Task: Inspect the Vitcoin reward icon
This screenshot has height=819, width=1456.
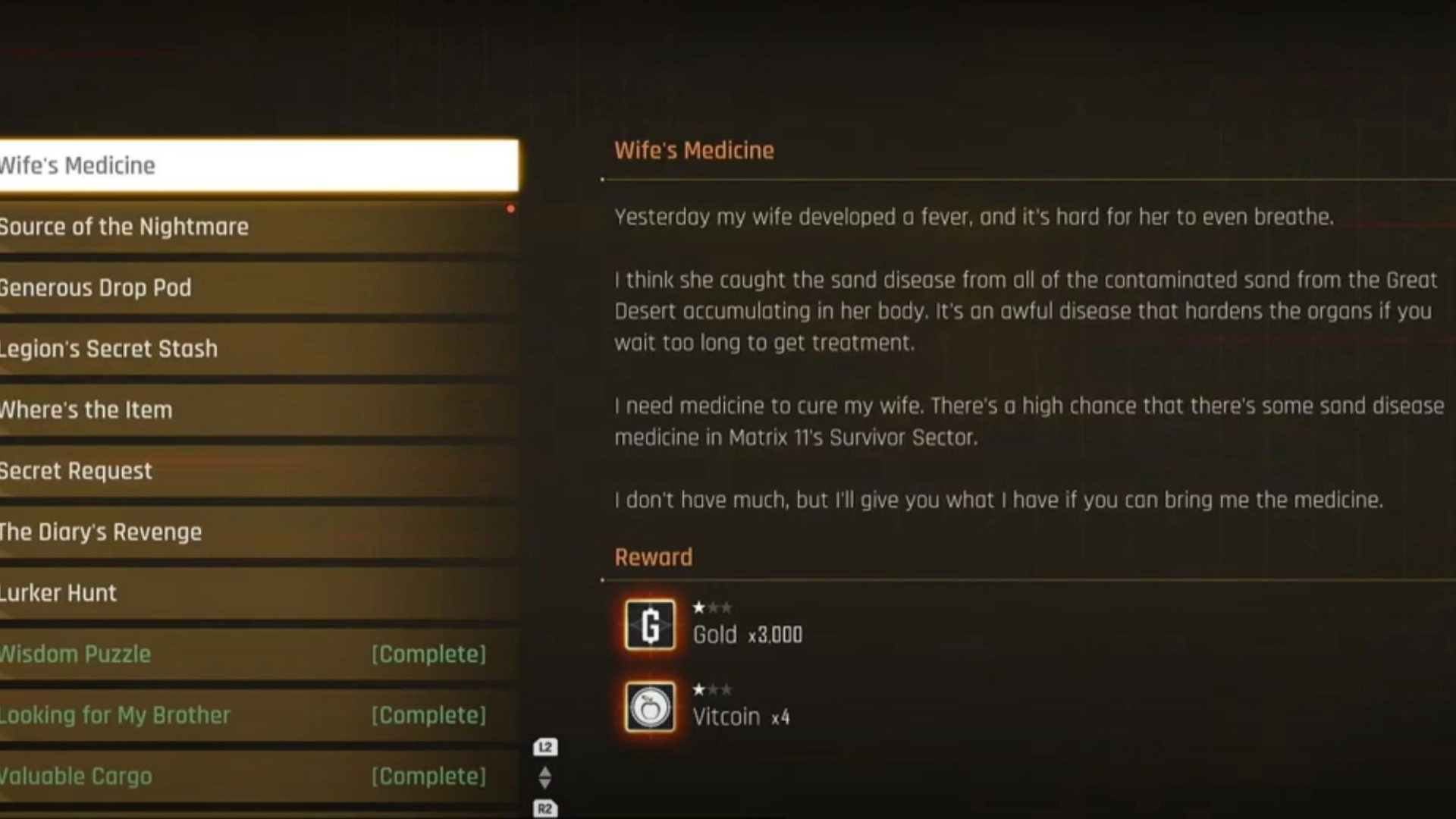Action: tap(650, 708)
